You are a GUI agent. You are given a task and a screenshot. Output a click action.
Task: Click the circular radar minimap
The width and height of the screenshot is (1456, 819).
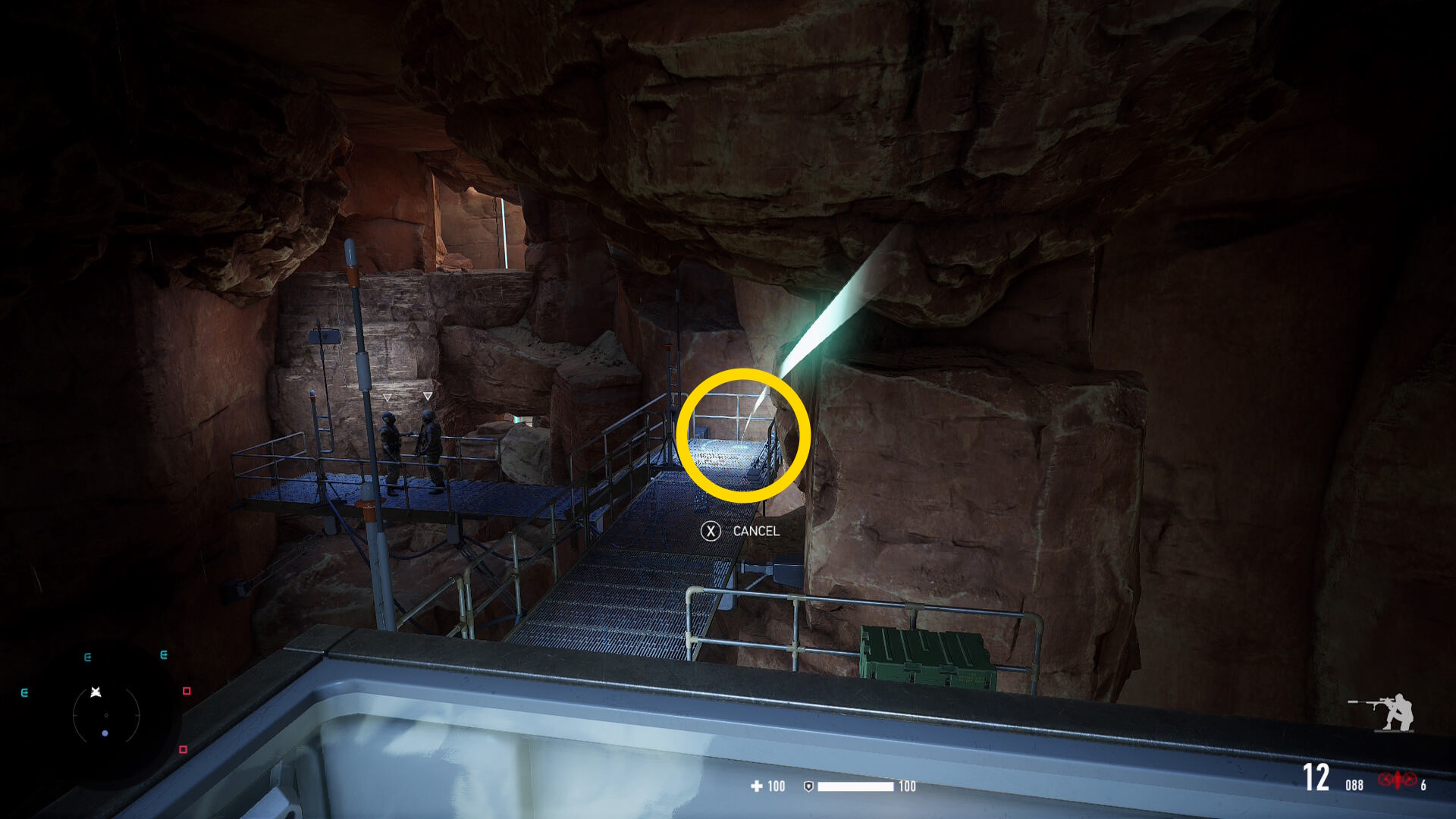point(106,714)
